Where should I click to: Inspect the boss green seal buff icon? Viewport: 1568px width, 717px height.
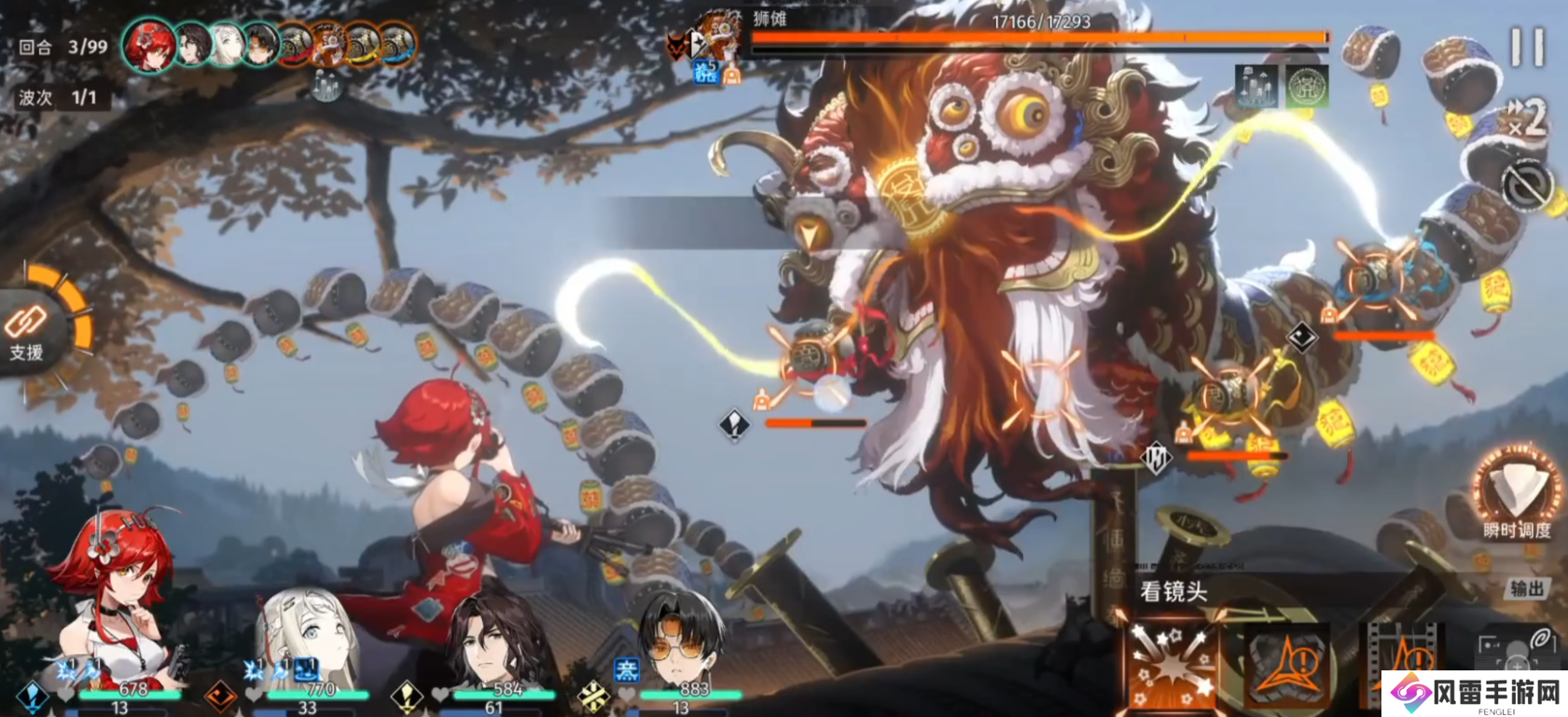[1307, 87]
